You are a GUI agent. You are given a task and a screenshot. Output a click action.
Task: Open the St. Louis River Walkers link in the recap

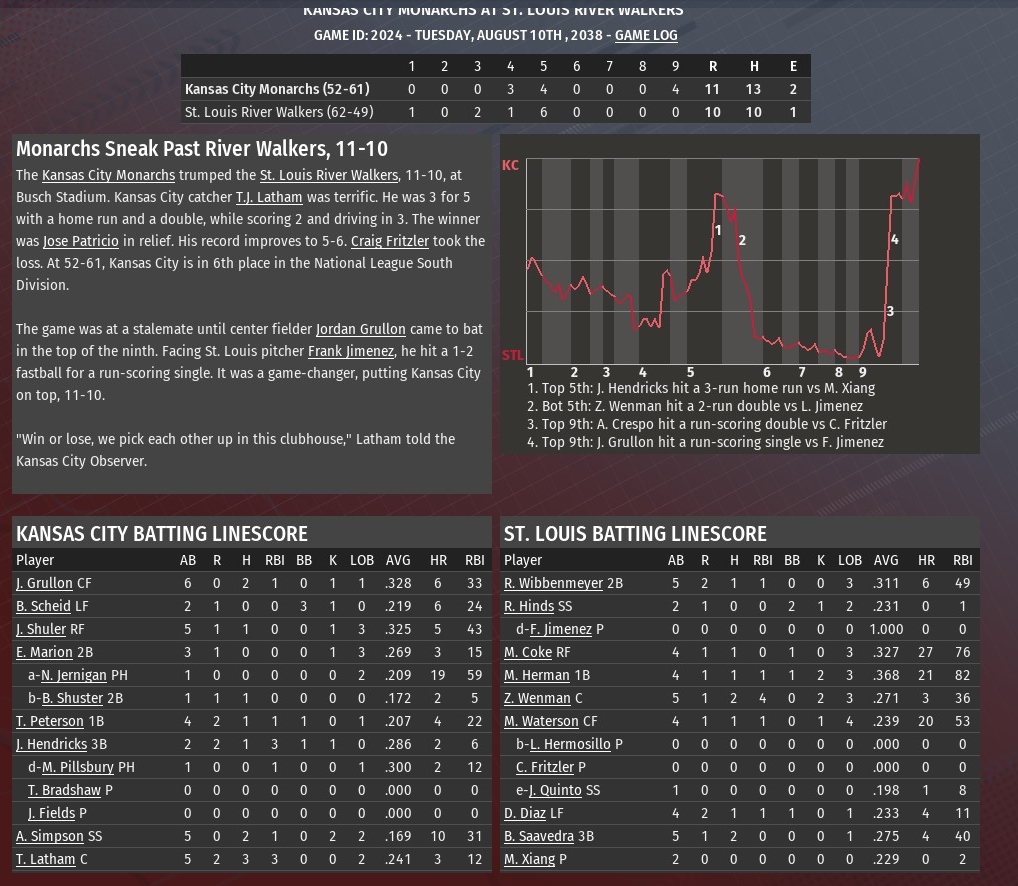(x=328, y=175)
